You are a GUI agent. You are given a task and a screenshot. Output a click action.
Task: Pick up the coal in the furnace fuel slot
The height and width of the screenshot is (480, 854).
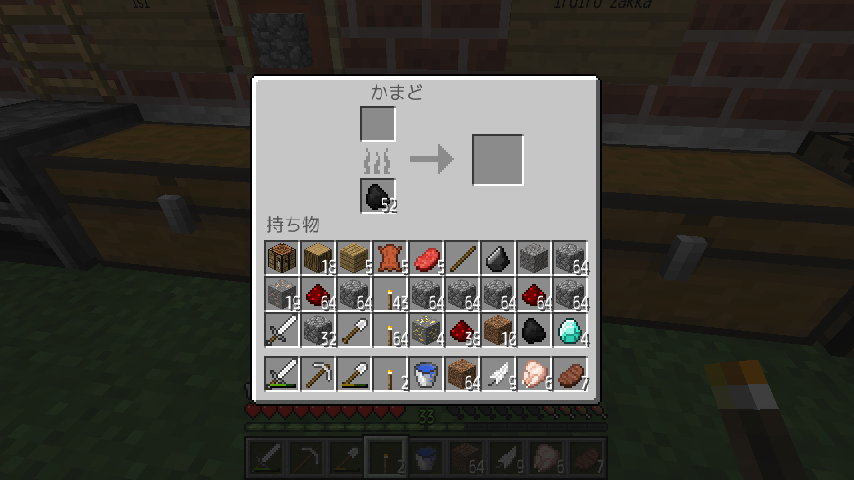(378, 195)
